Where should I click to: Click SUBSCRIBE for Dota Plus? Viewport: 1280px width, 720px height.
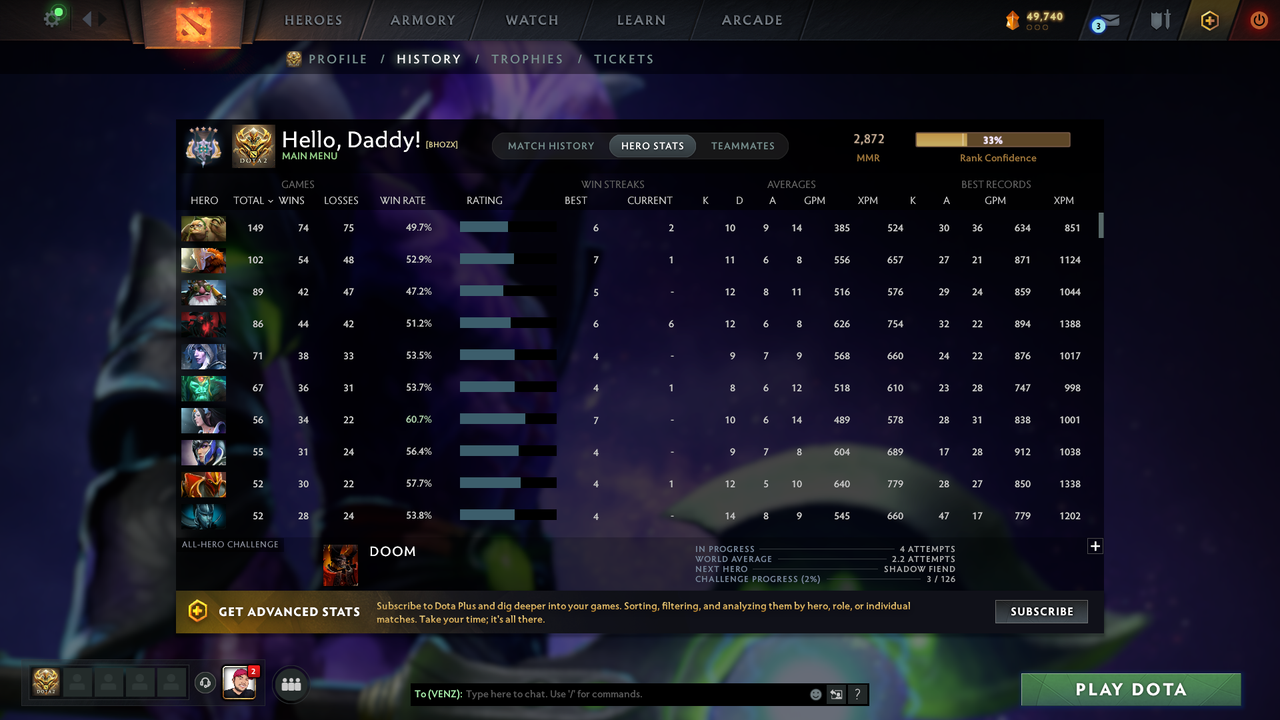click(1041, 611)
